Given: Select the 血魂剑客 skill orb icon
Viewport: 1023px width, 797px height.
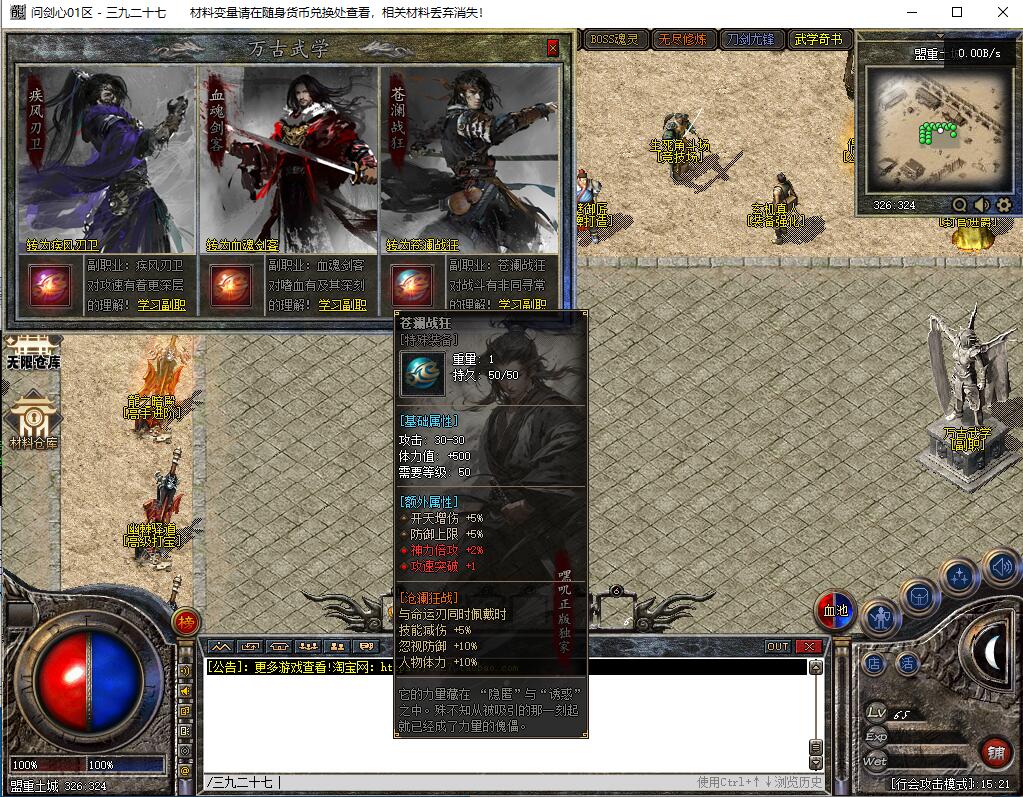Looking at the screenshot, I should [229, 285].
